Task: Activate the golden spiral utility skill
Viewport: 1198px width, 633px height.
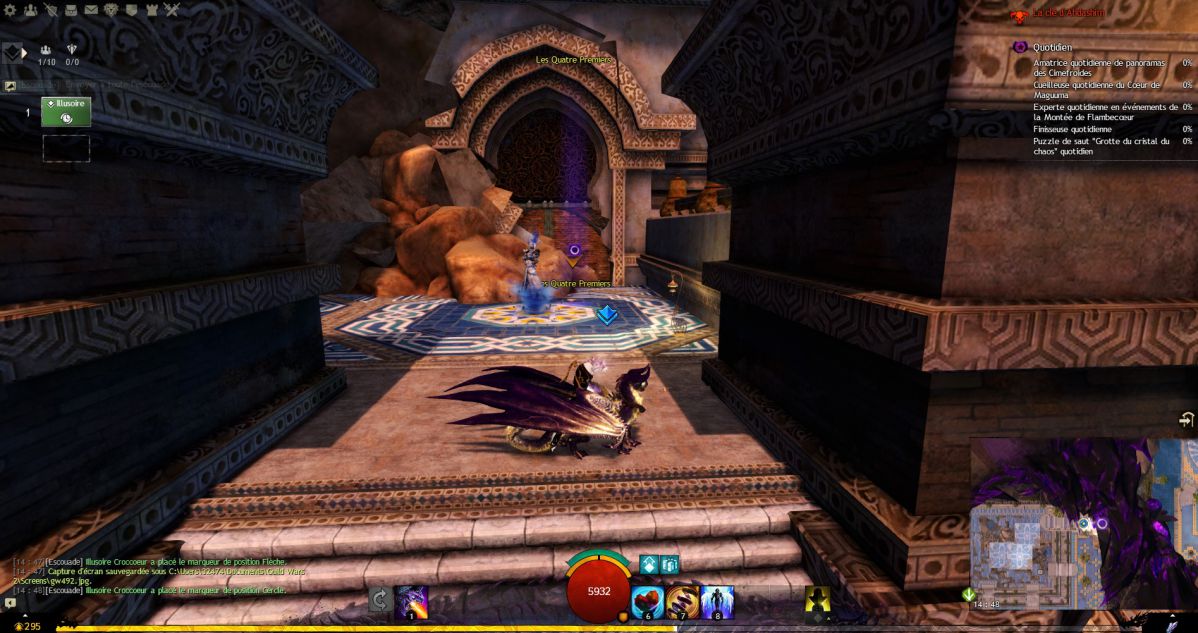Action: point(683,601)
